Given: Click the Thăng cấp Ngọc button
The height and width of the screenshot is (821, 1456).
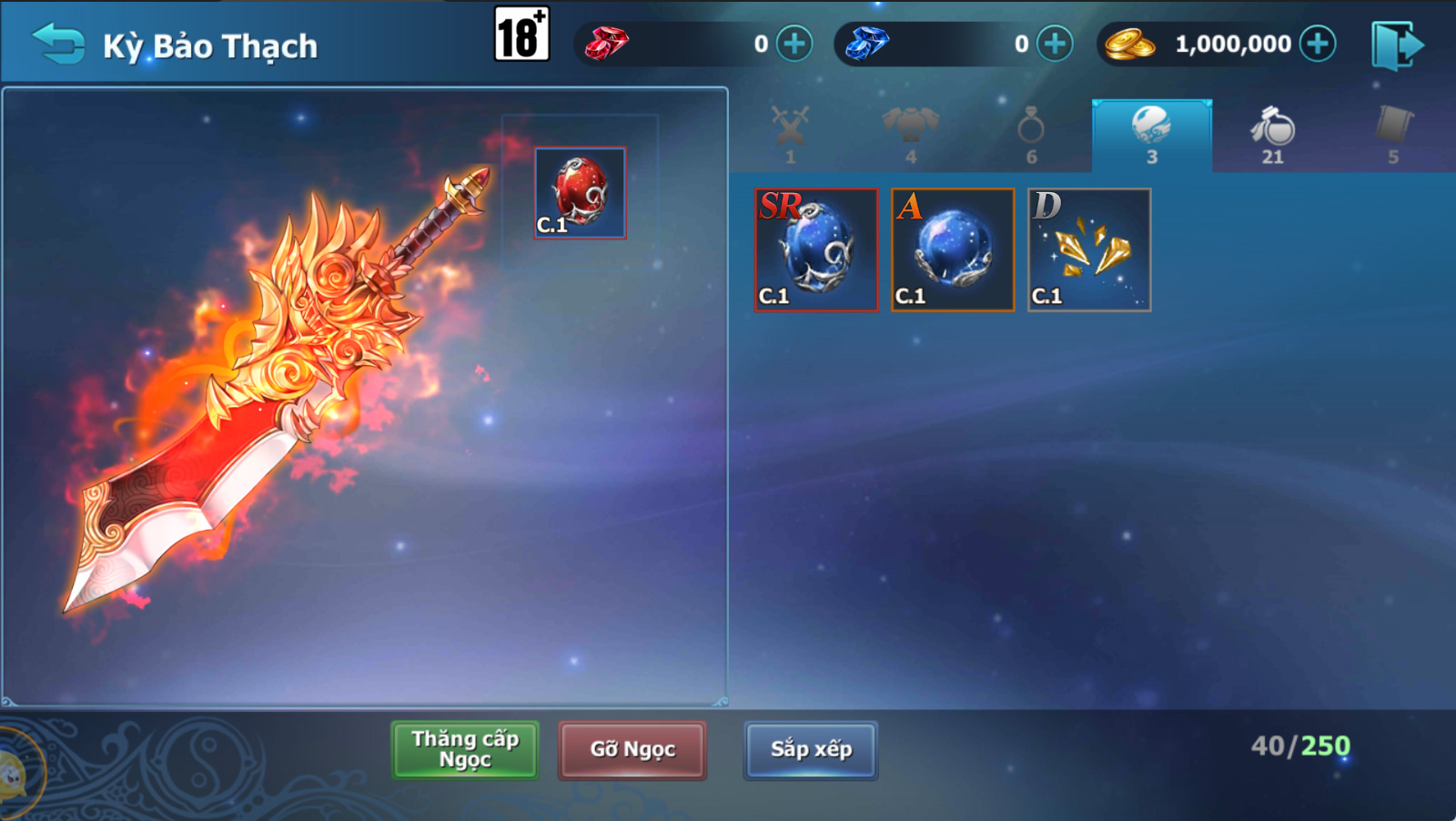Looking at the screenshot, I should coord(465,749).
